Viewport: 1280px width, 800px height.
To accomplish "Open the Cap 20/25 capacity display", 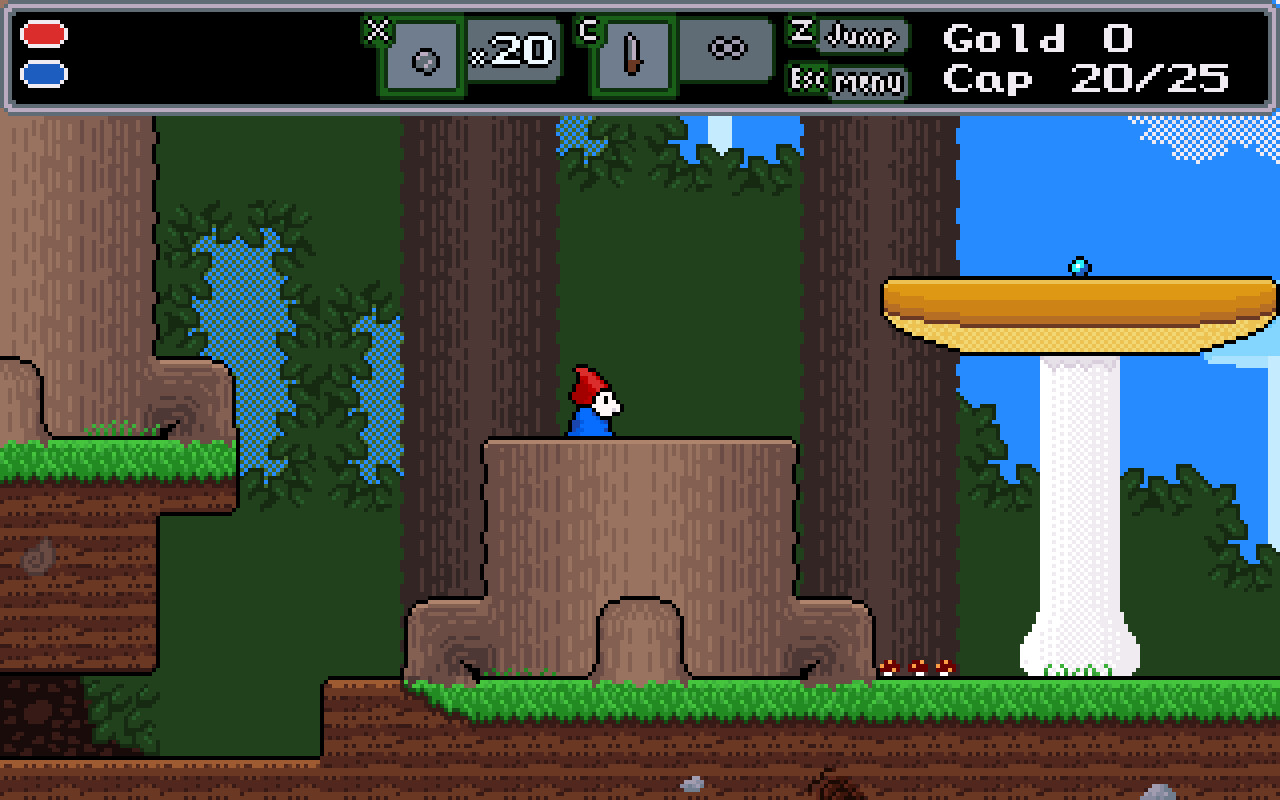I will pyautogui.click(x=1085, y=80).
